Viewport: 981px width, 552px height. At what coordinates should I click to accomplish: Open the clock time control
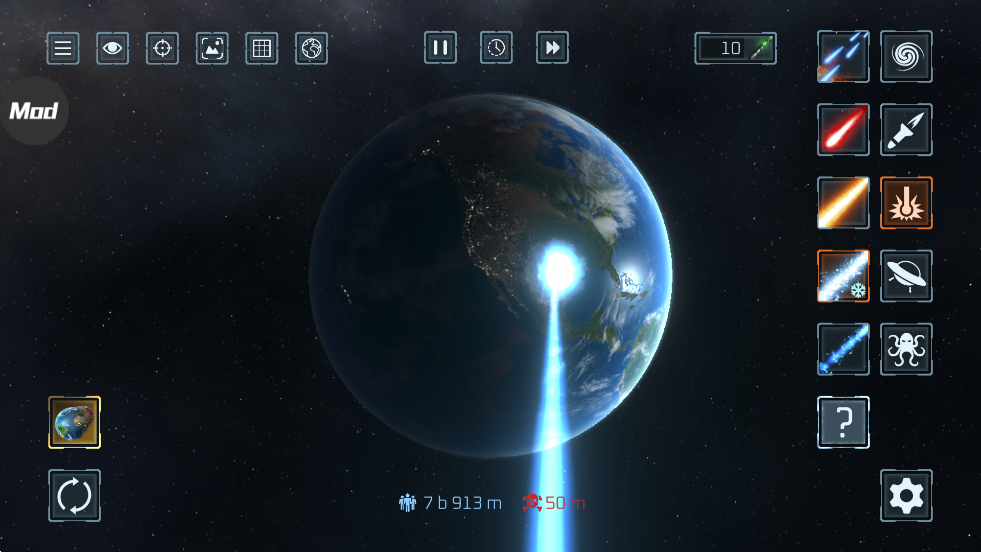(x=497, y=47)
